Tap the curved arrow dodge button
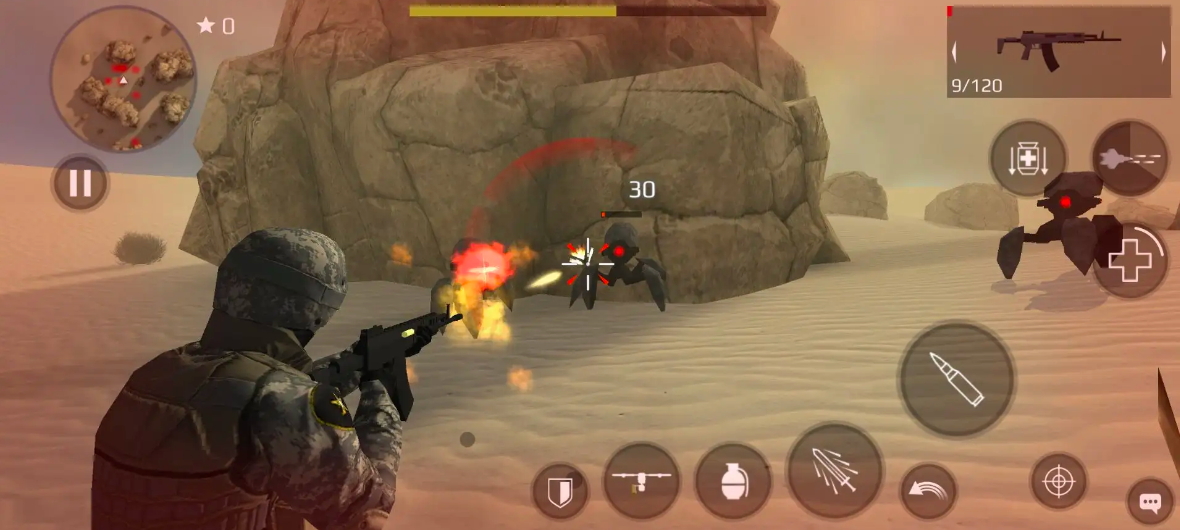Screen dimensions: 1180x530 coord(928,491)
